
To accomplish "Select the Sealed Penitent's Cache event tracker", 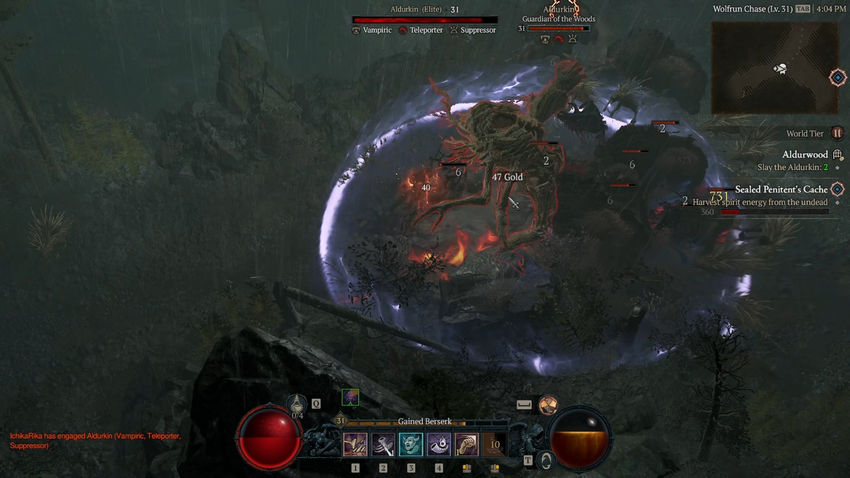I will pyautogui.click(x=781, y=189).
